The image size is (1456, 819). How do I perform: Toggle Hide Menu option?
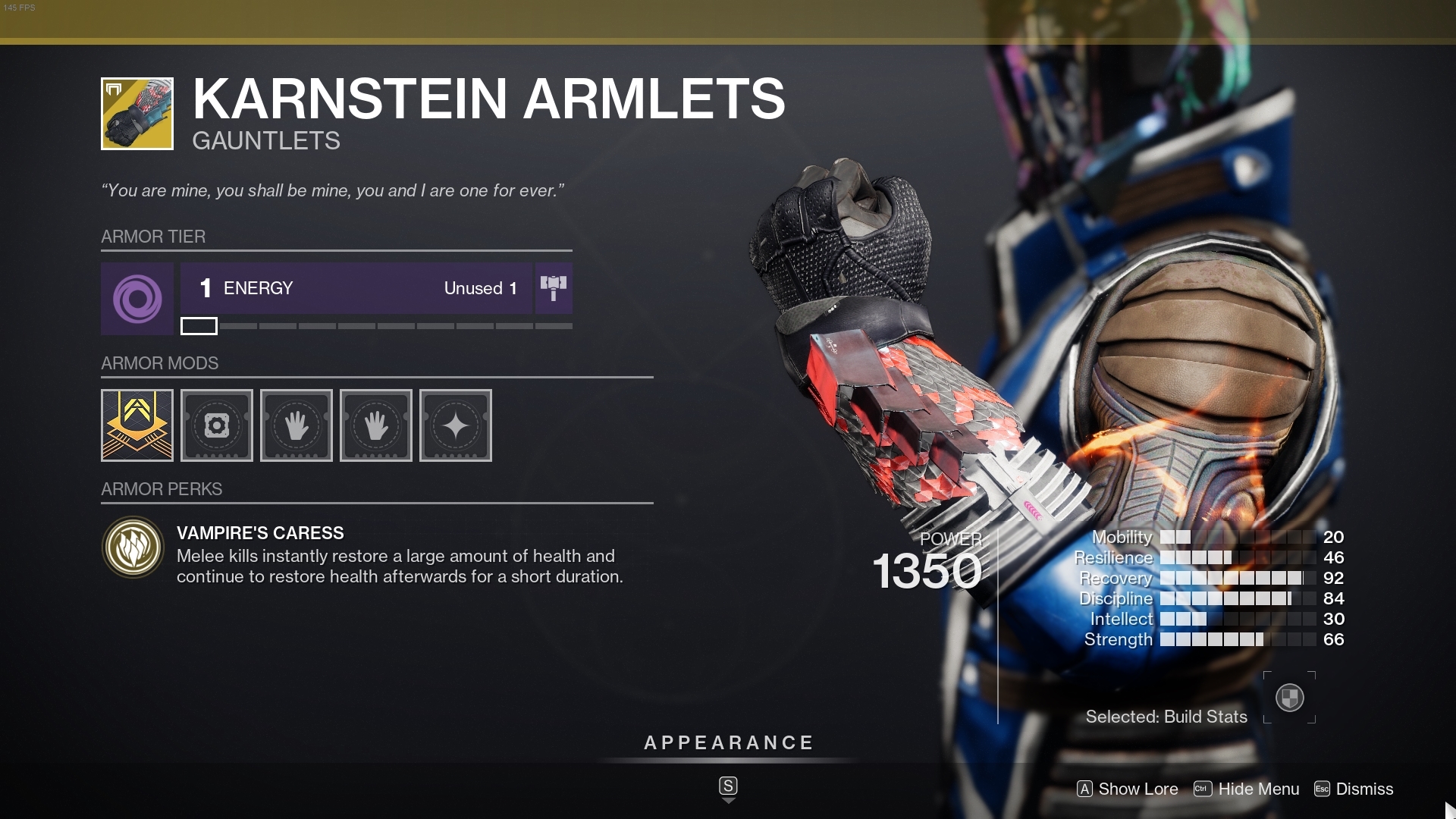point(1247,789)
